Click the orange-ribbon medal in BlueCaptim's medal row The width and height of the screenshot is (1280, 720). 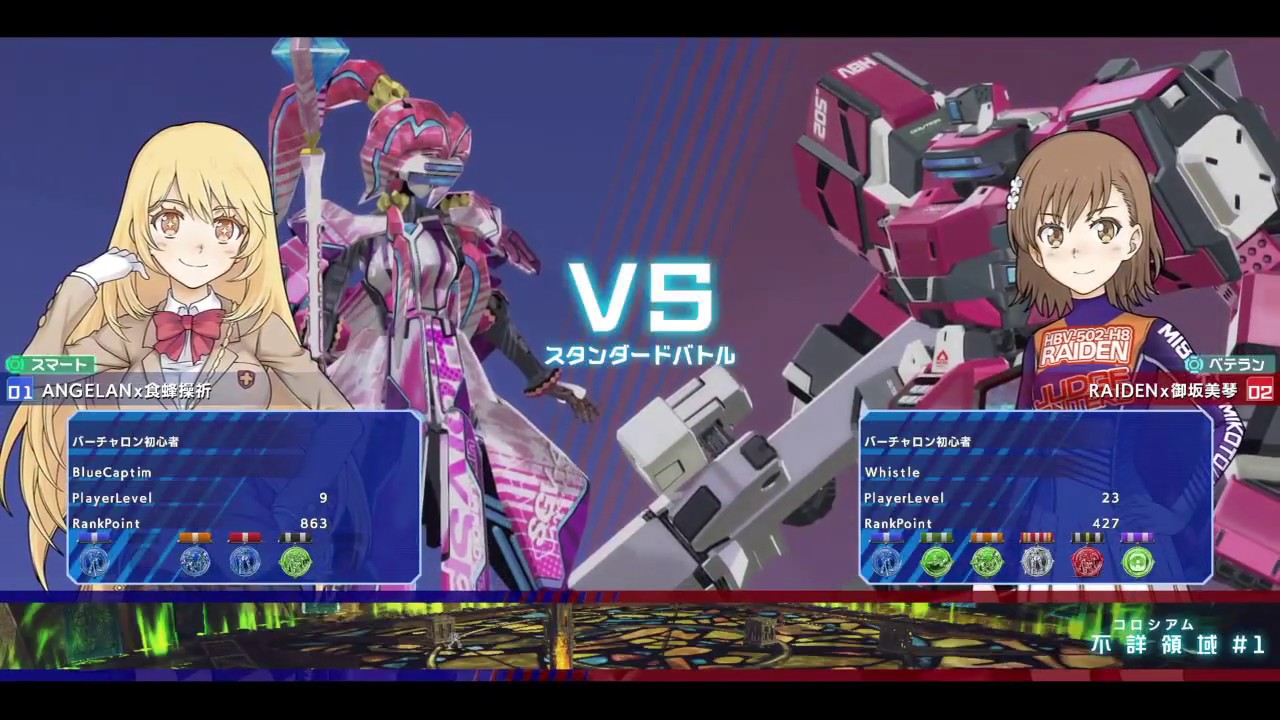pos(195,560)
